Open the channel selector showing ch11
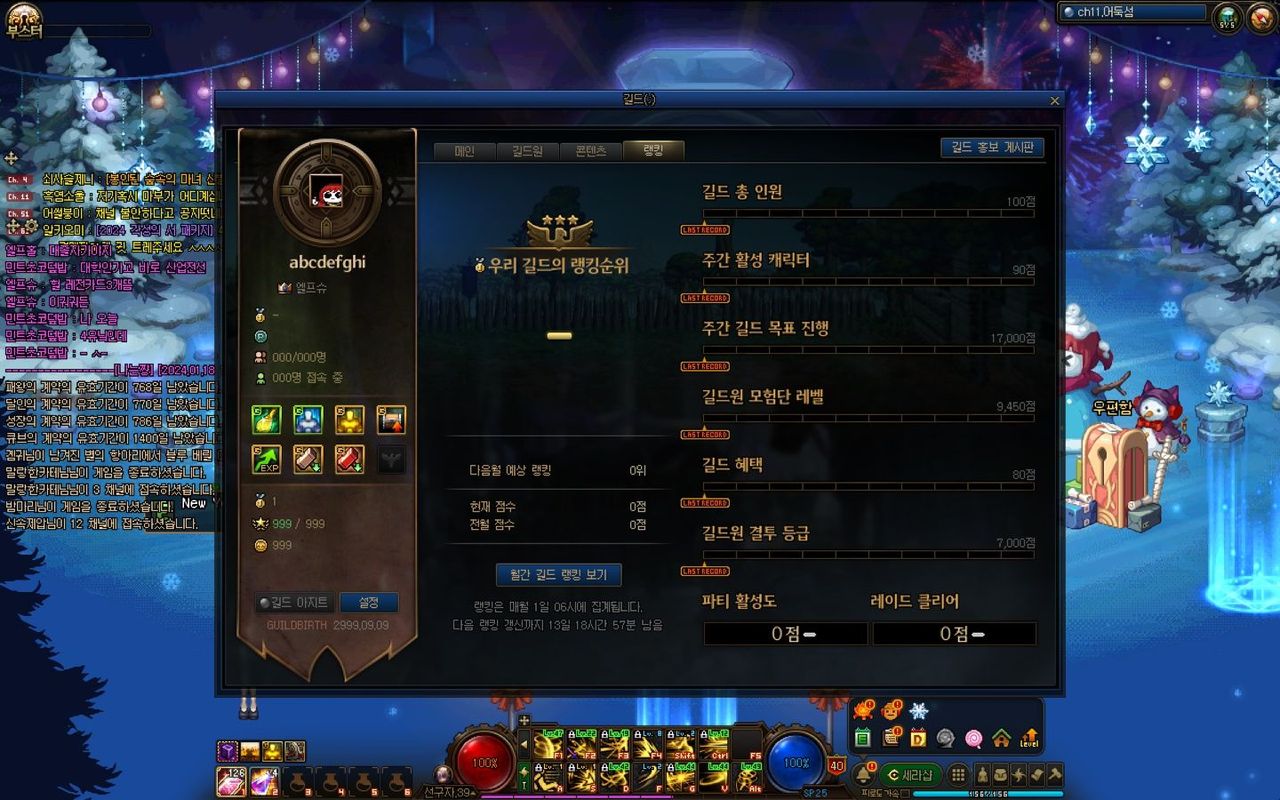The width and height of the screenshot is (1280, 800). click(x=1133, y=13)
